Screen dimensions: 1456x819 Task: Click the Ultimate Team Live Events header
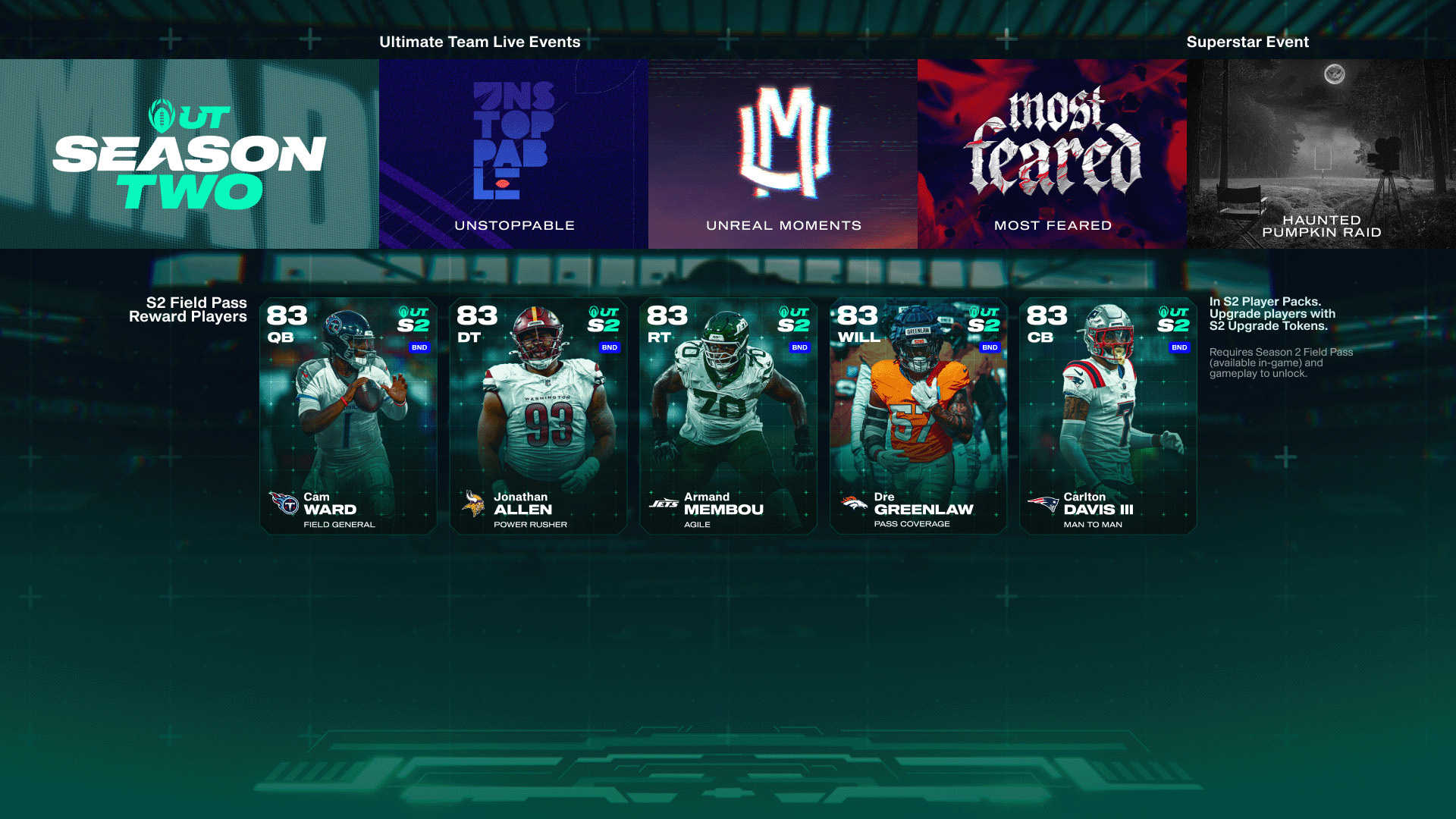pyautogui.click(x=479, y=42)
